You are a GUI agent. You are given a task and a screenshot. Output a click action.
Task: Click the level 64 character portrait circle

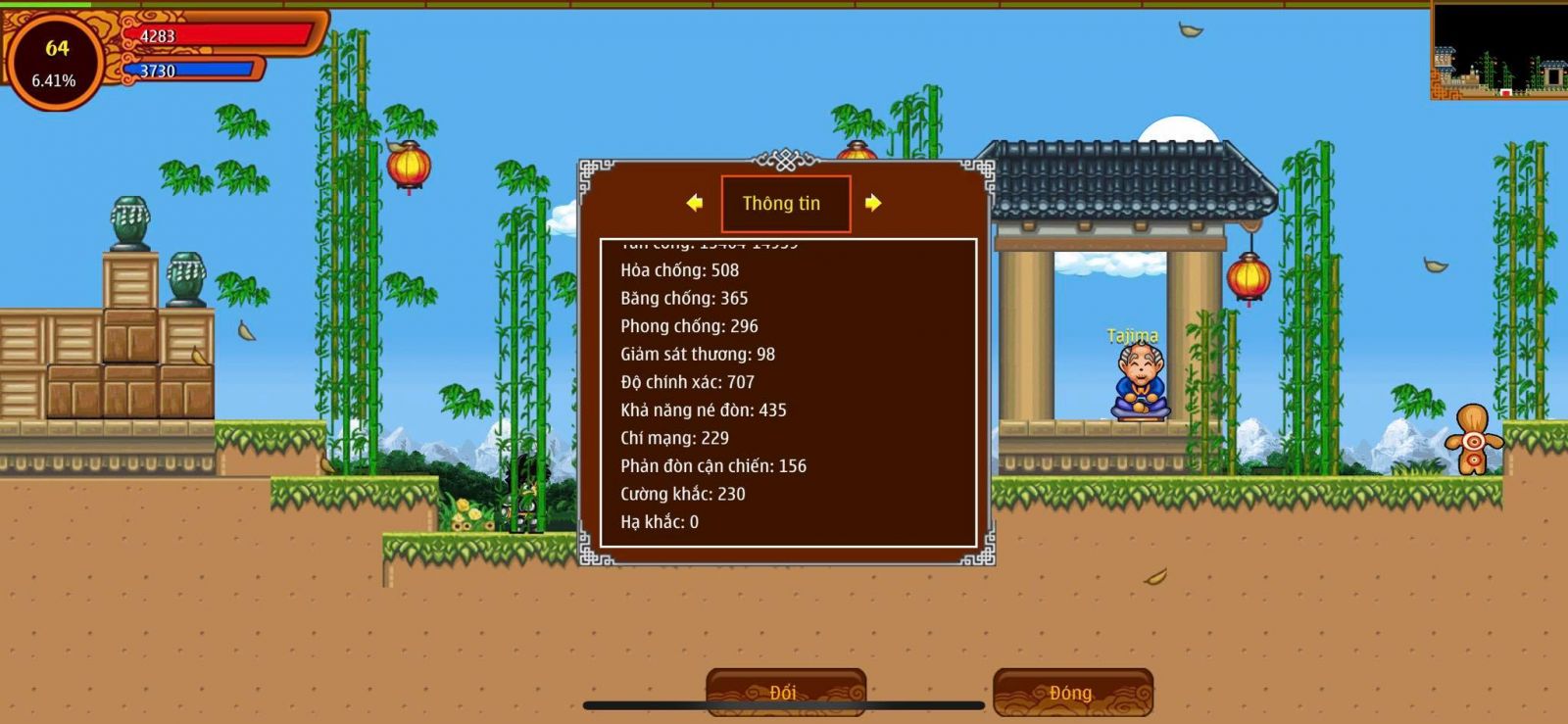click(55, 63)
